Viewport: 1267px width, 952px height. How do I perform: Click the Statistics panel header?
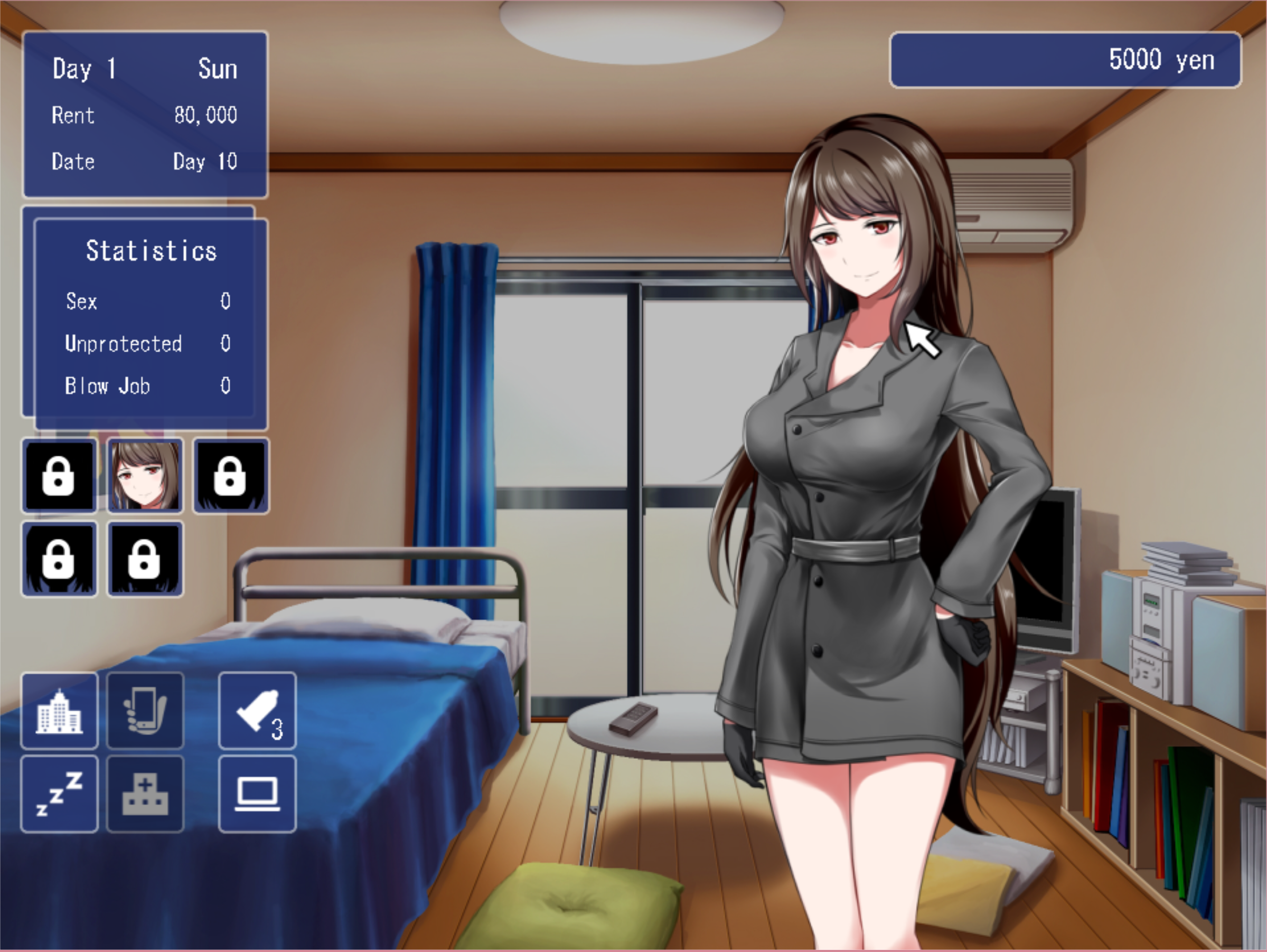pos(151,250)
